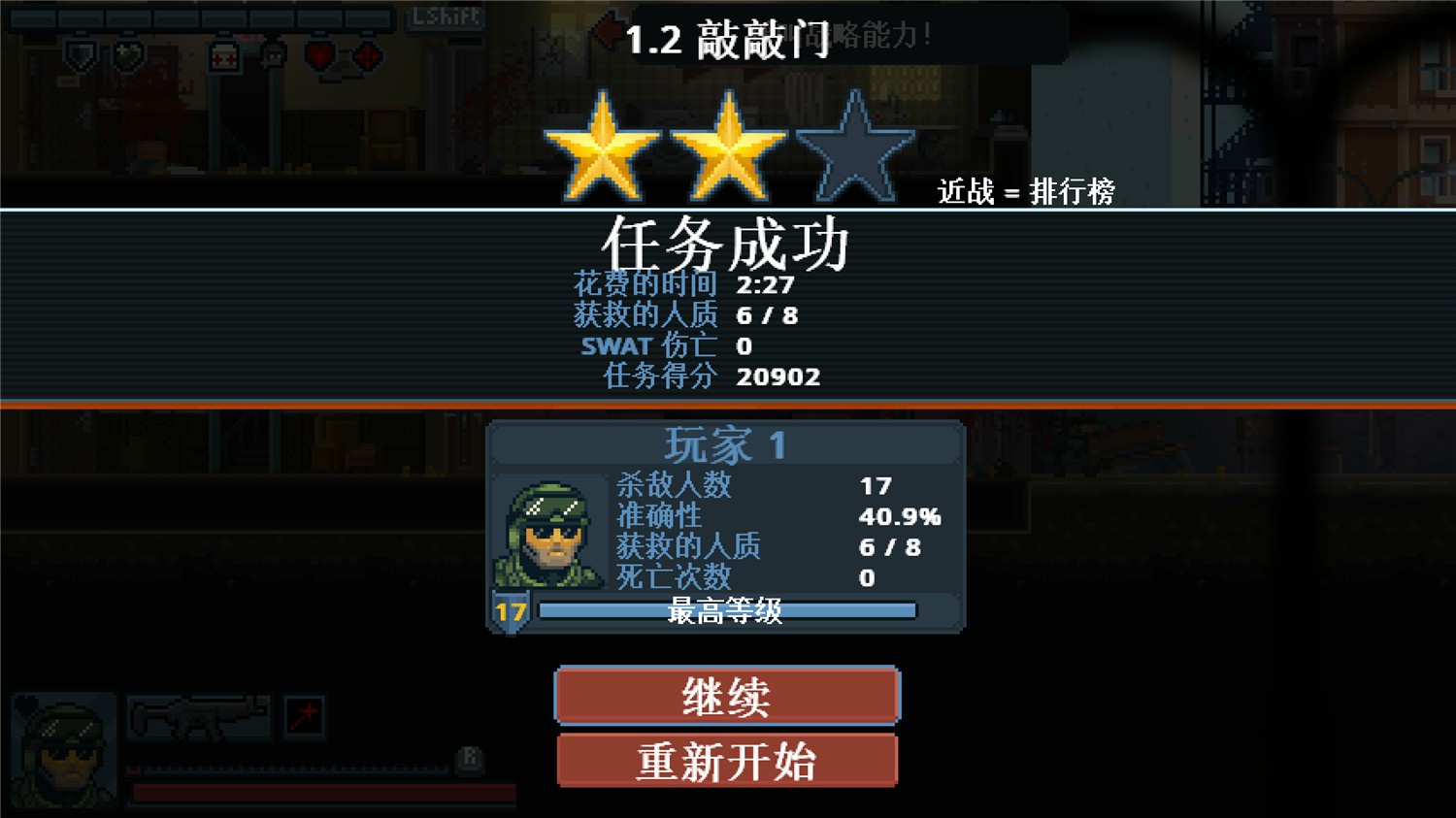This screenshot has height=818, width=1456.
Task: Click the red crosshair icon in top HUD
Action: click(366, 56)
